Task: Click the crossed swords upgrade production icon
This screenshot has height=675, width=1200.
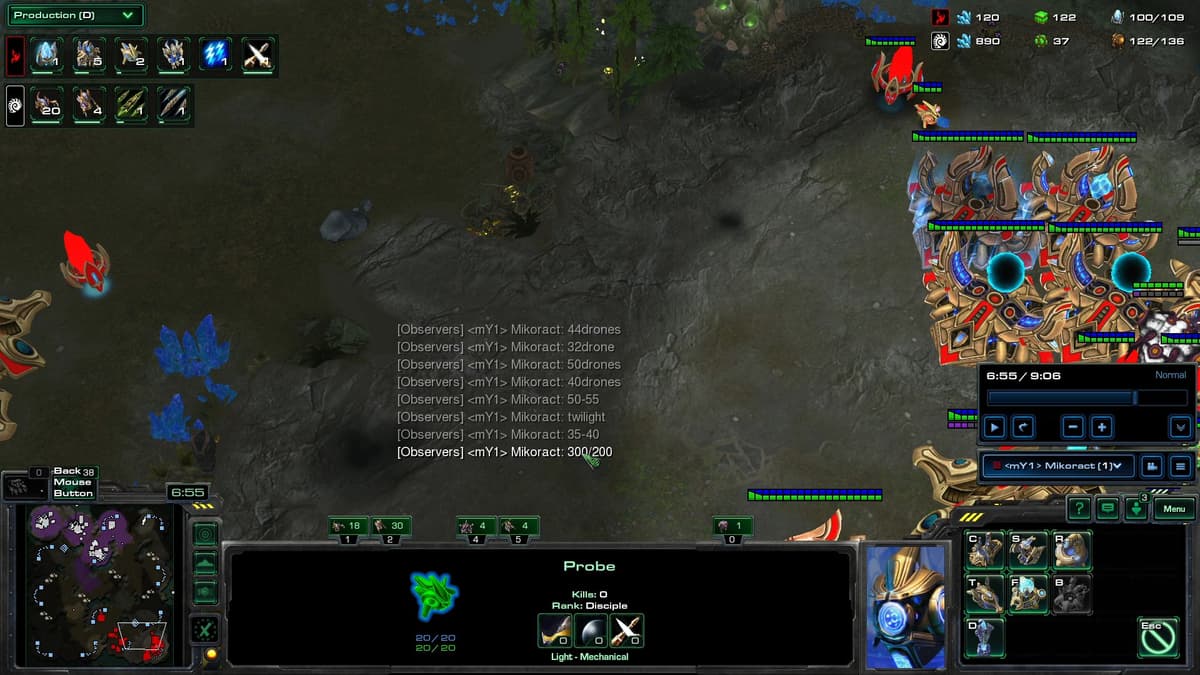Action: 257,54
